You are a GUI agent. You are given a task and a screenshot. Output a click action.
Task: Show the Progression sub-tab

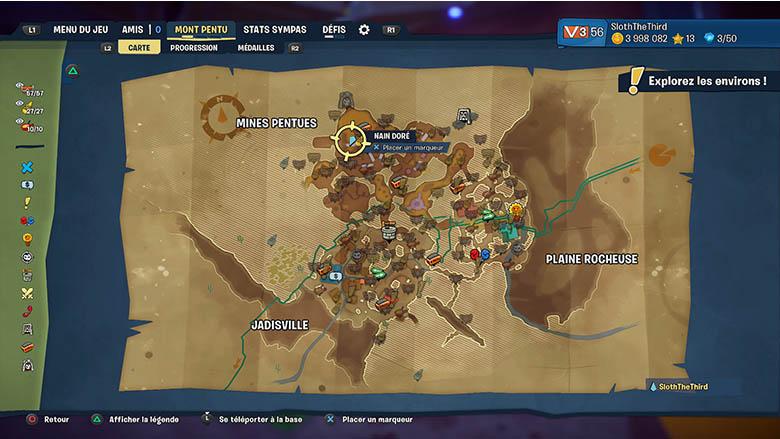click(x=193, y=47)
